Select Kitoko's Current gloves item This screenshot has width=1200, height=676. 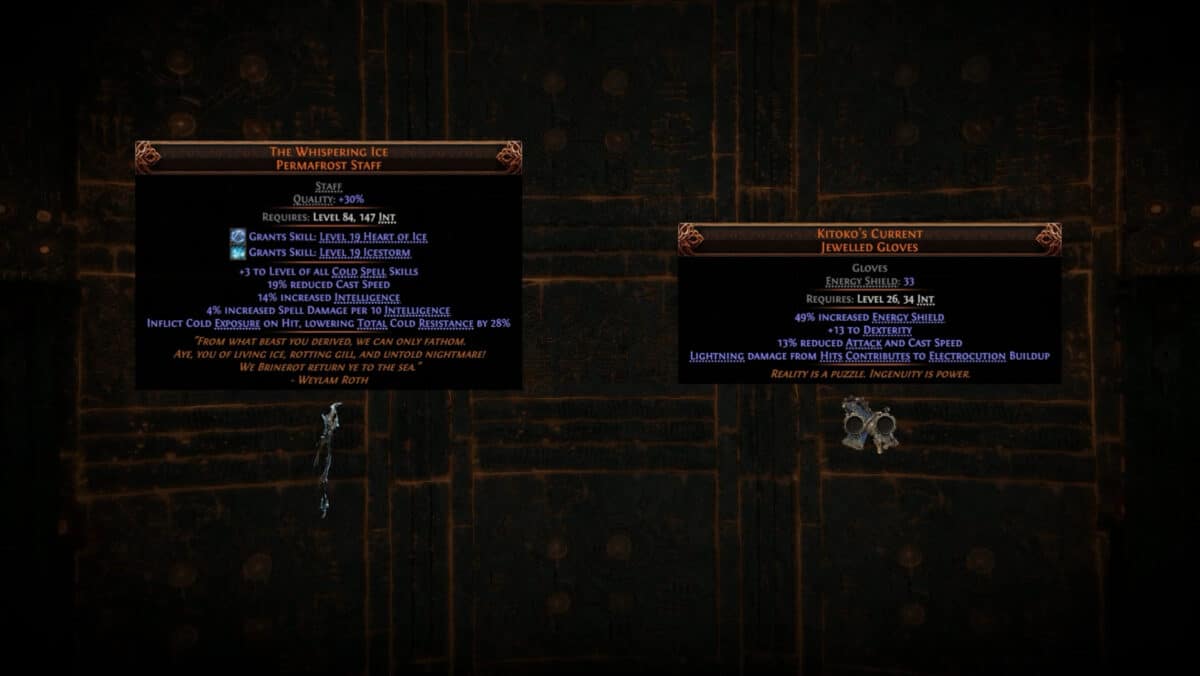click(868, 425)
